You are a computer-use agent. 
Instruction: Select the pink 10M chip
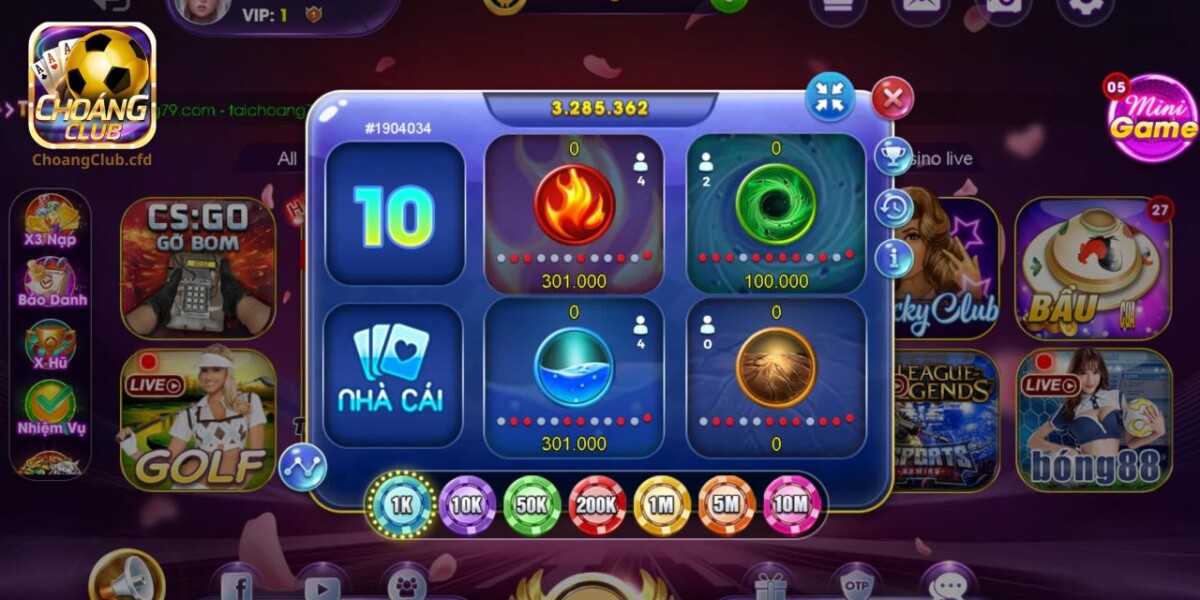pyautogui.click(x=792, y=505)
